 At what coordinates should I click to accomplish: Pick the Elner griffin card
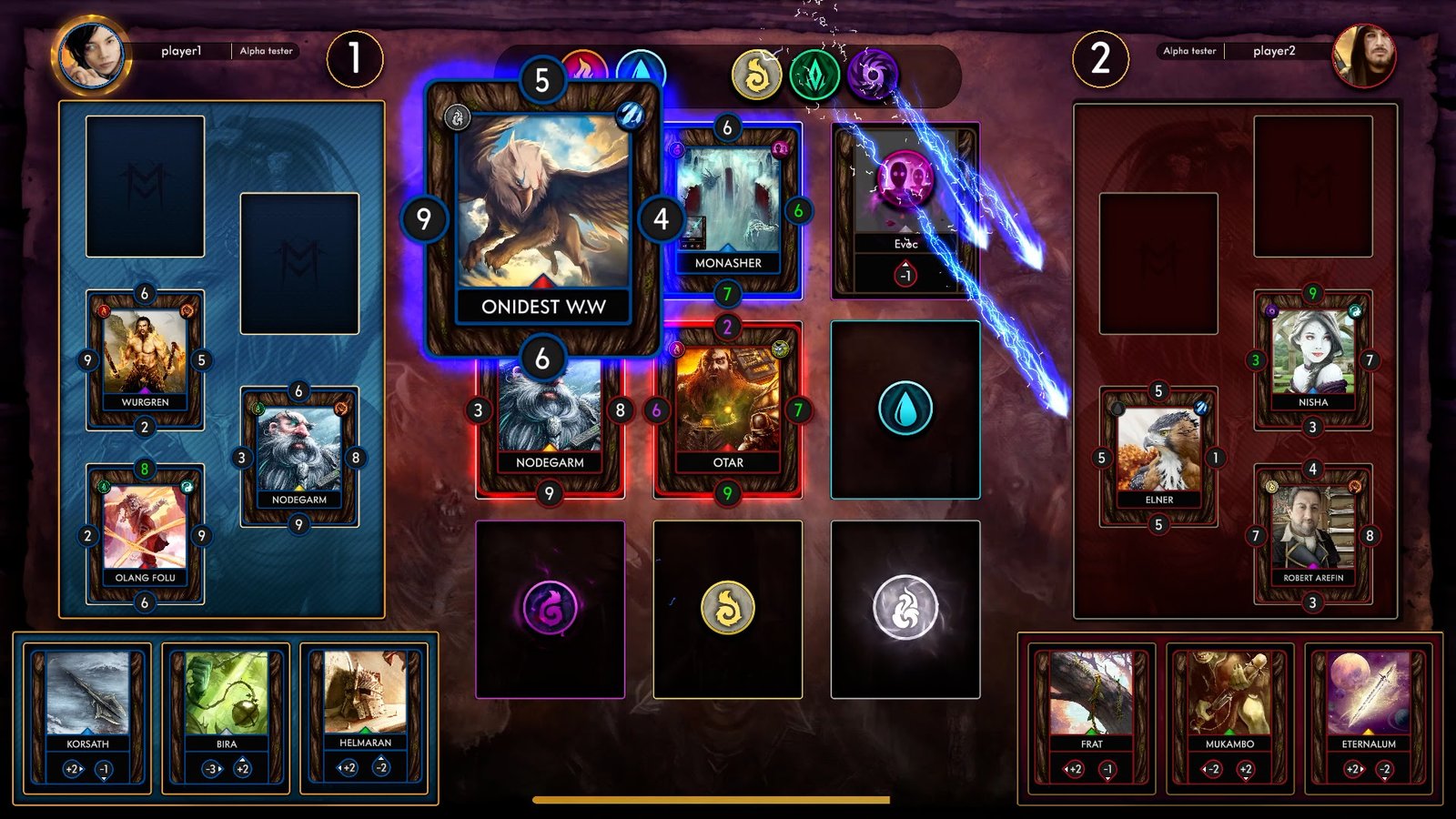tap(1158, 458)
